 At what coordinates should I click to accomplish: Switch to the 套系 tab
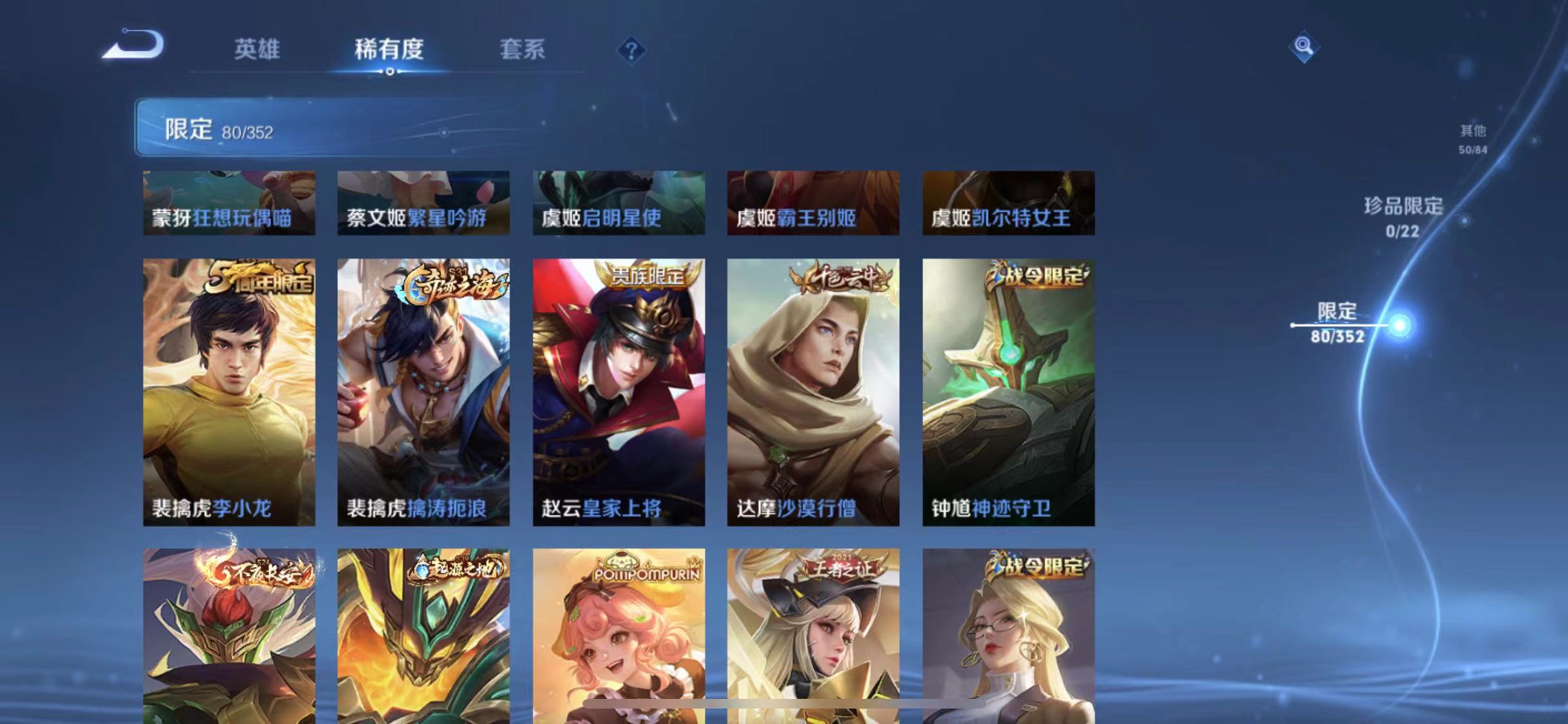523,50
